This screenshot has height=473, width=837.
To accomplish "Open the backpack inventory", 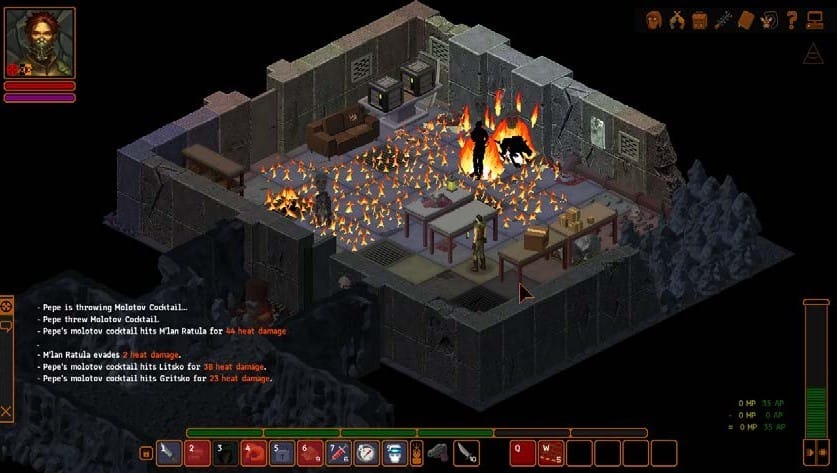I will [x=700, y=18].
